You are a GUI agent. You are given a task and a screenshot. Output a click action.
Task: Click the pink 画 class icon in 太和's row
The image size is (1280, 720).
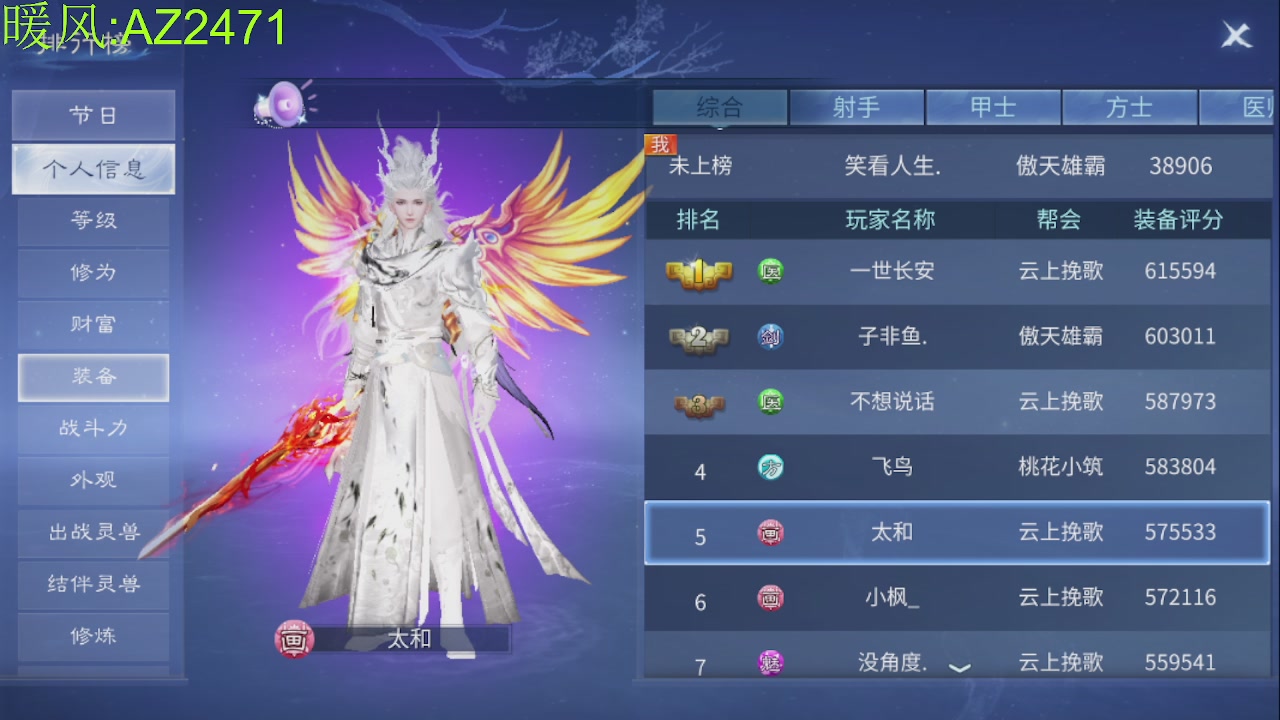pos(770,533)
